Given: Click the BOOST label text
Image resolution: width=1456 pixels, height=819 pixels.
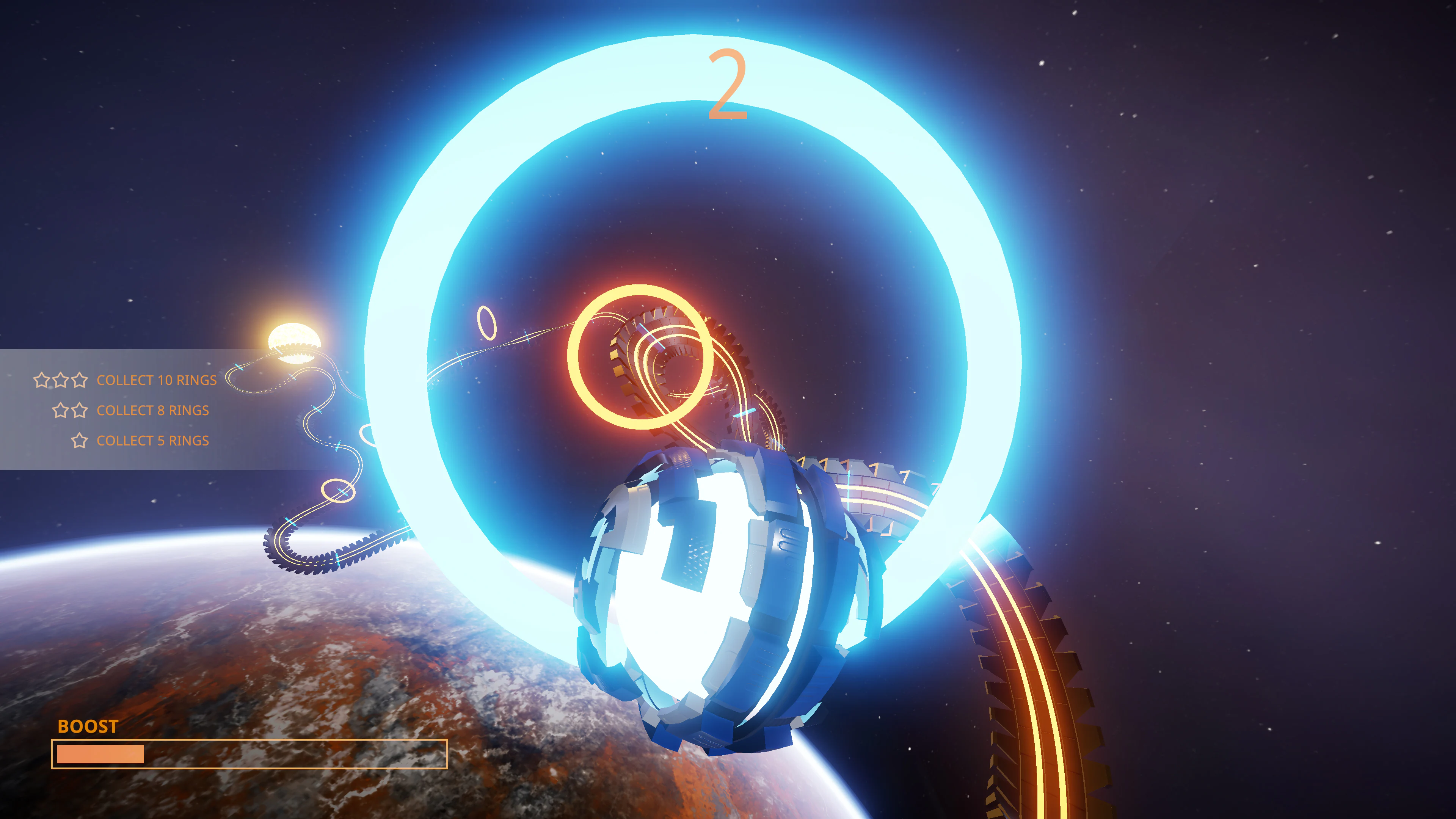Looking at the screenshot, I should pyautogui.click(x=88, y=726).
